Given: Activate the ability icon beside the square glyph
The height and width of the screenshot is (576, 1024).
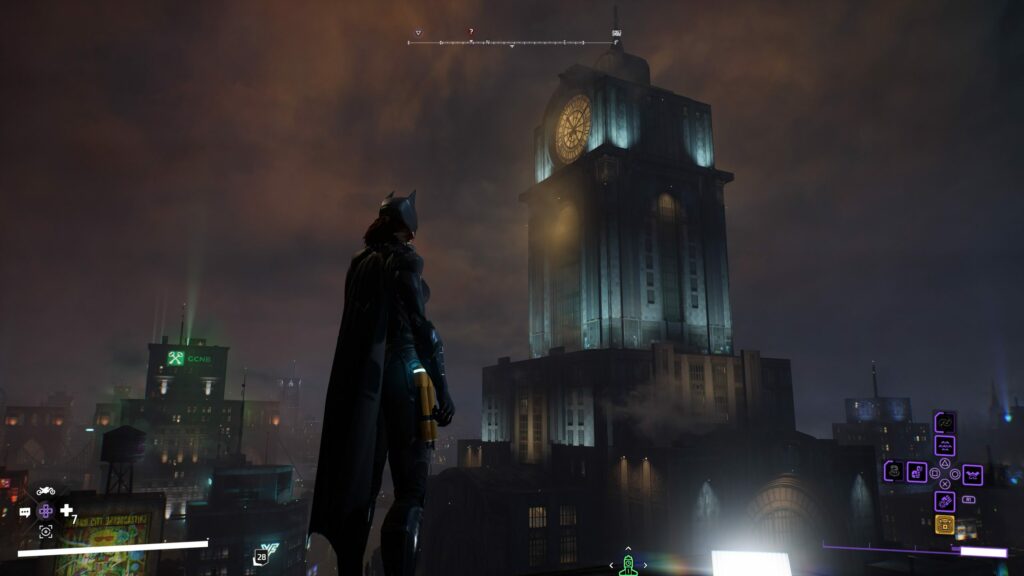Looking at the screenshot, I should pos(917,472).
